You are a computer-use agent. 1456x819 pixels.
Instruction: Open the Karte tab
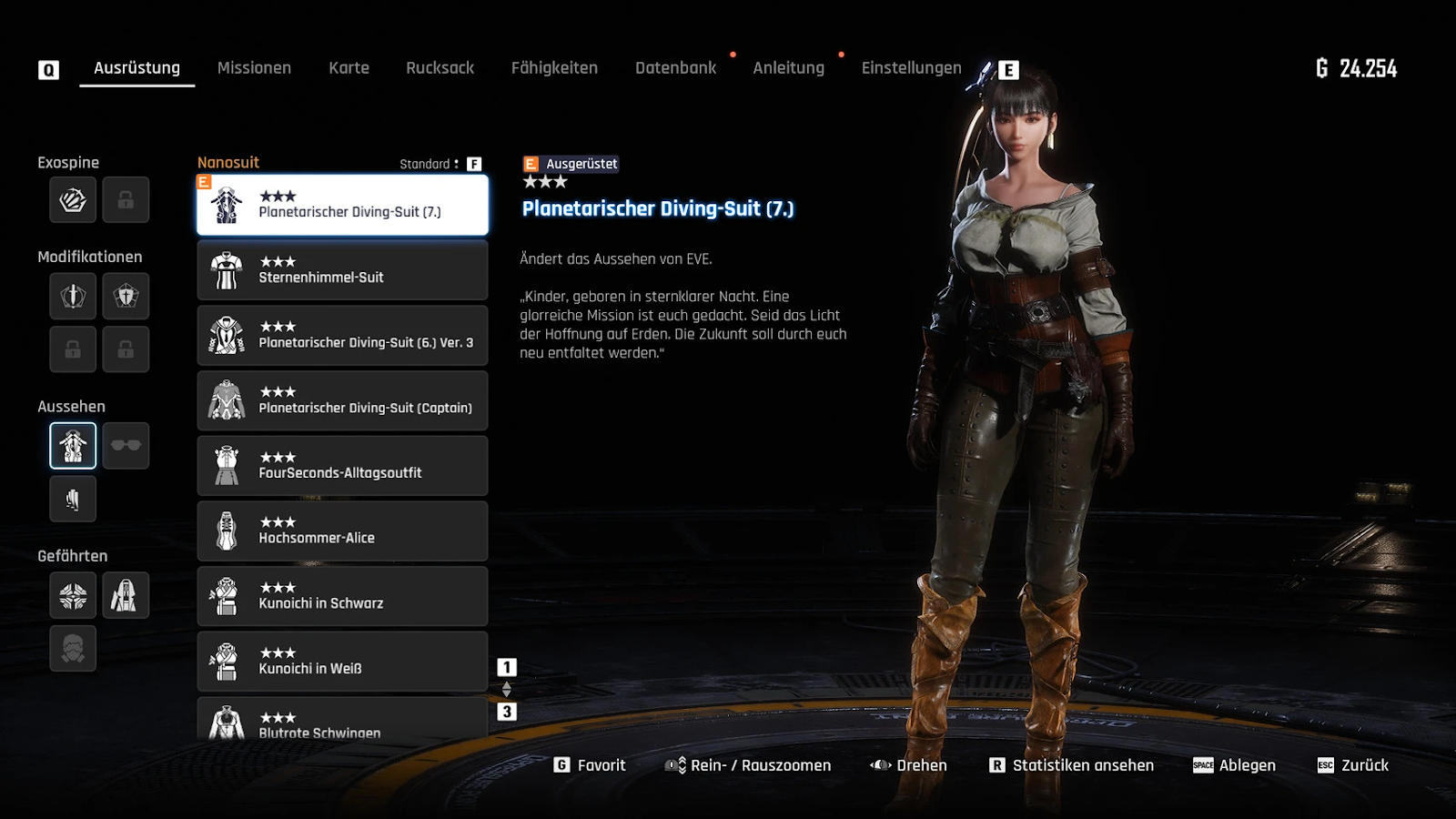[x=349, y=68]
